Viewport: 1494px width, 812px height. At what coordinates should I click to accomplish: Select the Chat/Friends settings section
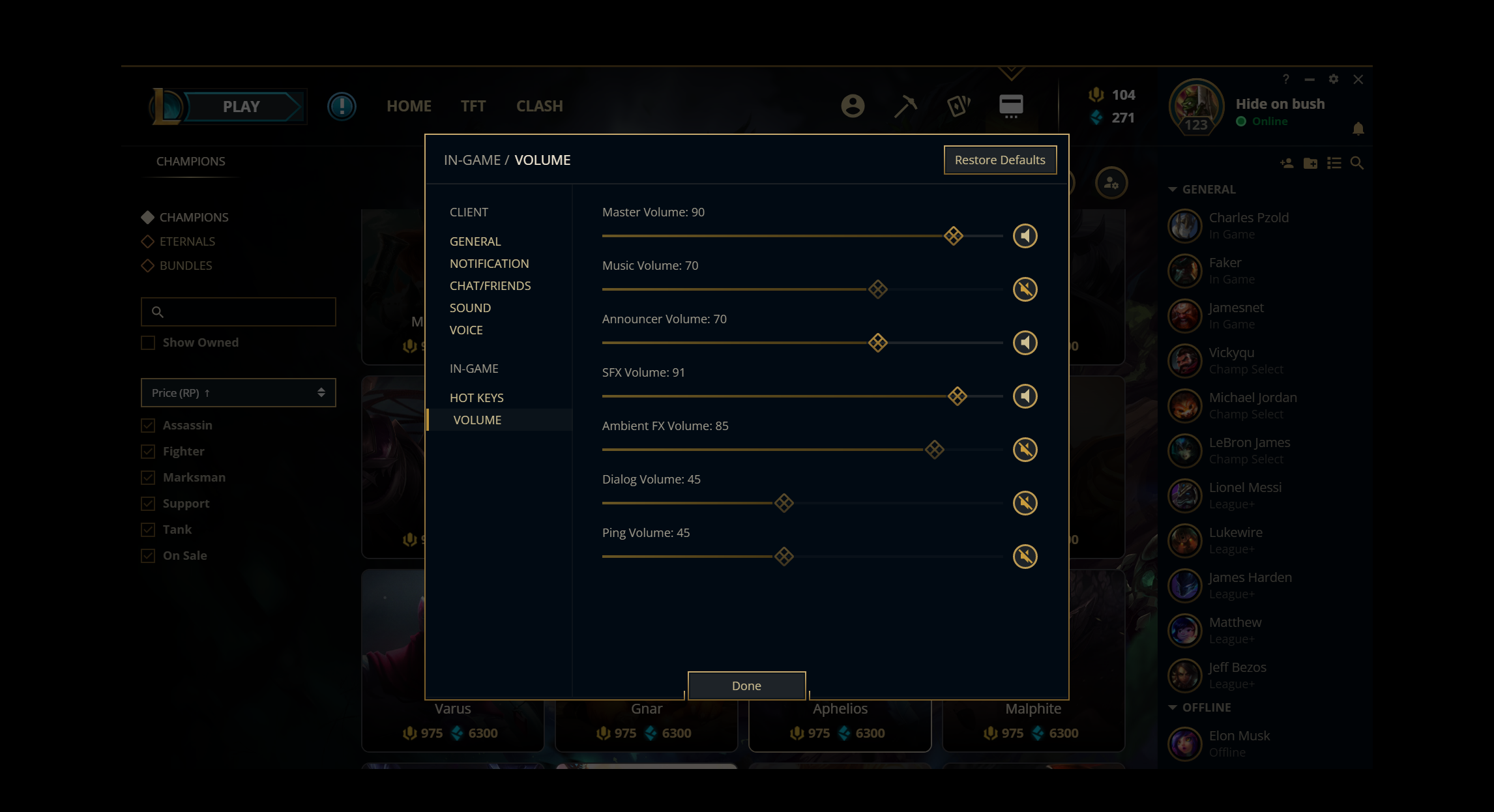pyautogui.click(x=490, y=285)
